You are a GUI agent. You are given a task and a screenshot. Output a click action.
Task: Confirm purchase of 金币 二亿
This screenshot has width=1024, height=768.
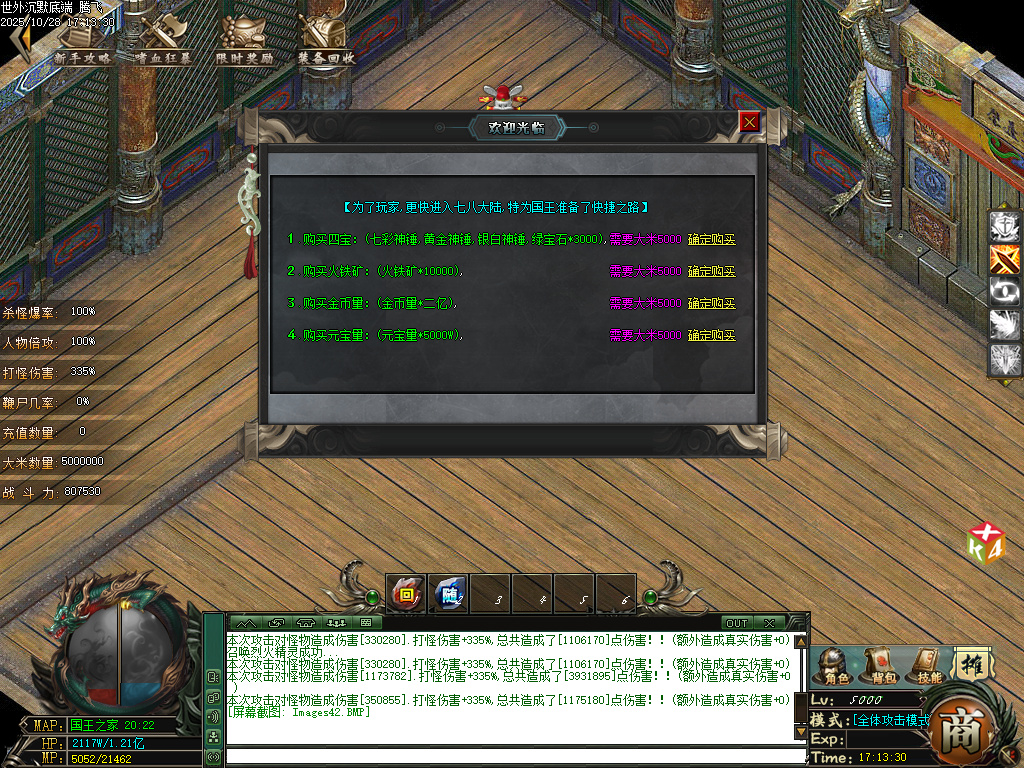pyautogui.click(x=711, y=304)
